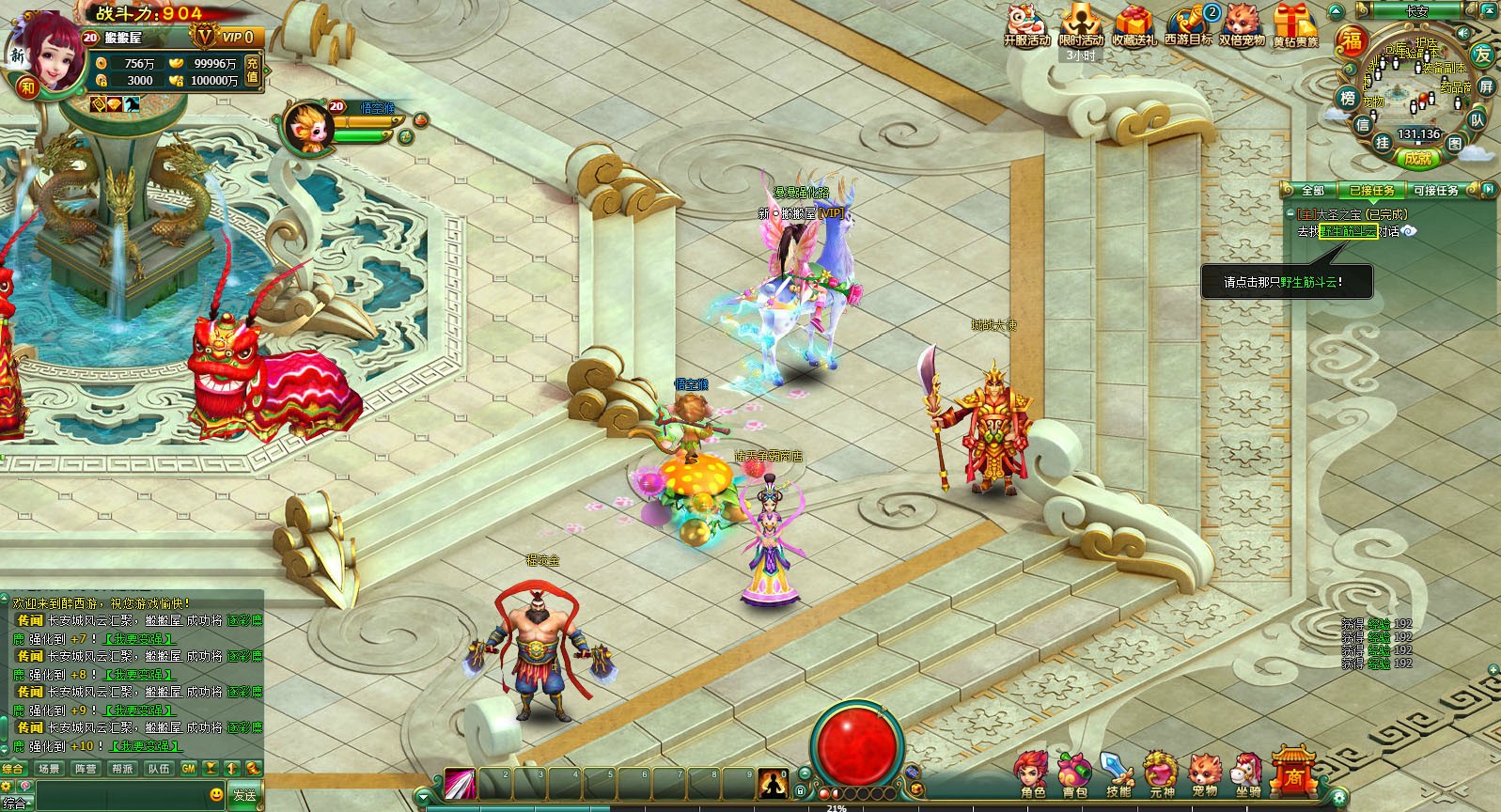
Task: Switch chat to the 帮派 guild channel
Action: point(123,769)
